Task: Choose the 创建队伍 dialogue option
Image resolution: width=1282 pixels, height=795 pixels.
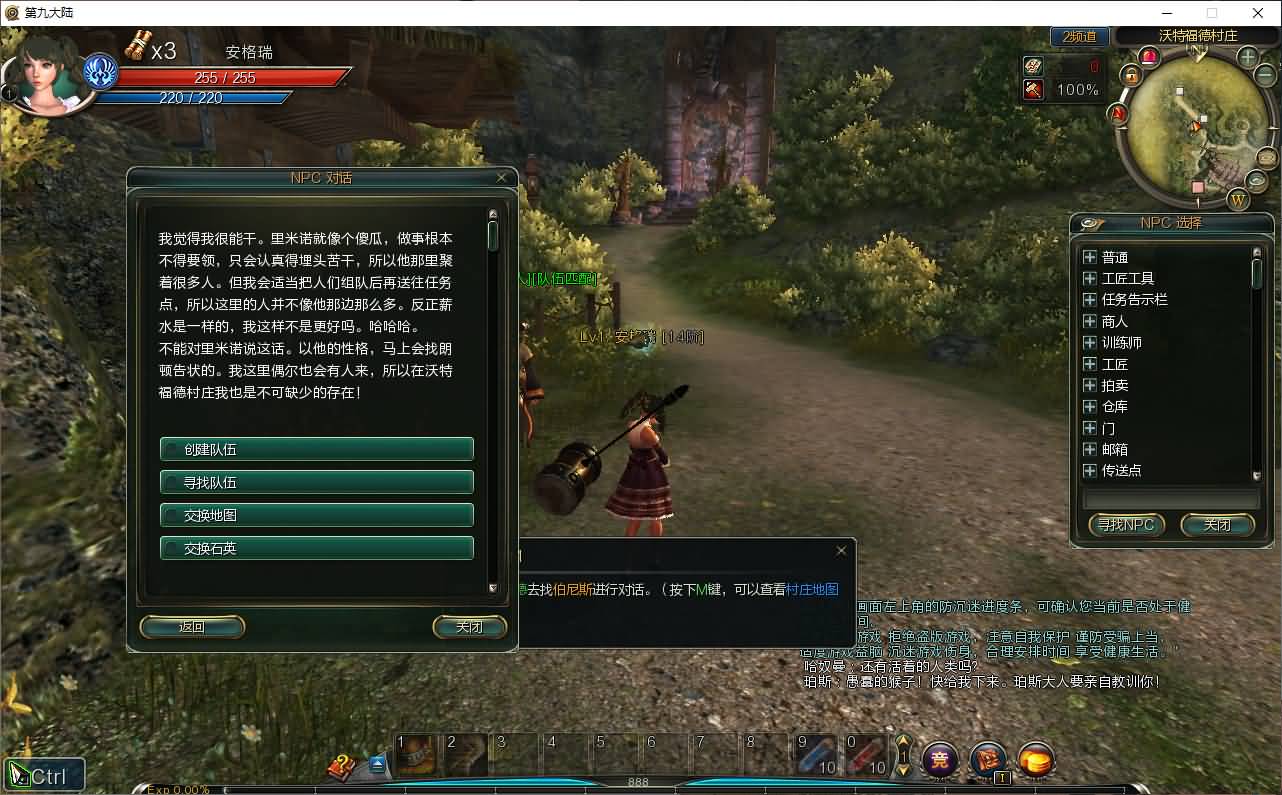Action: [x=316, y=449]
